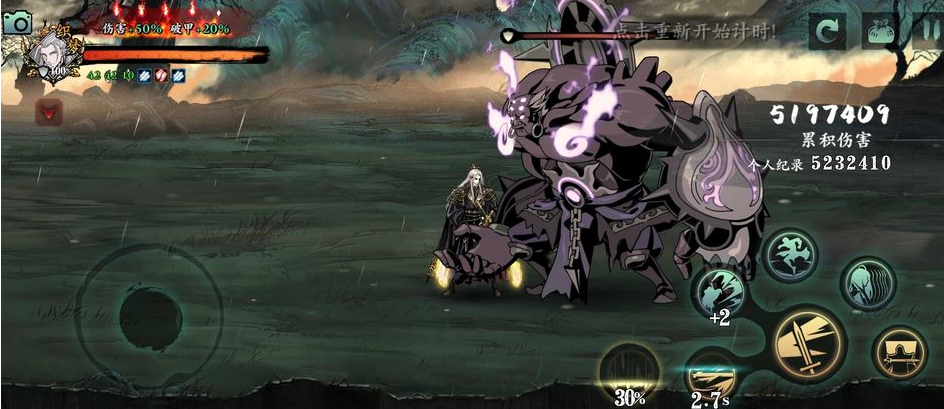Open the loot bag button
This screenshot has height=409, width=944.
879,30
